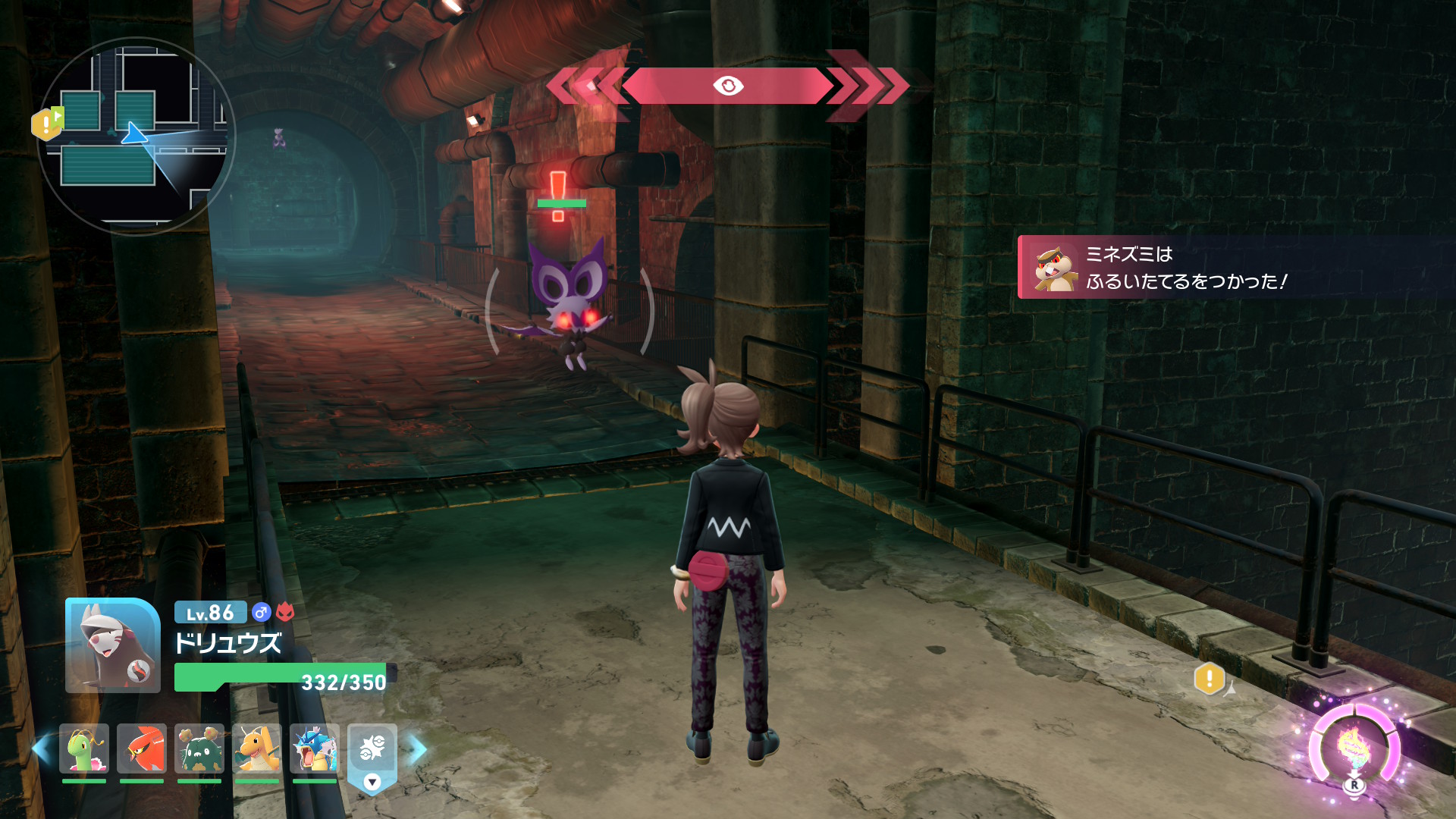Viewport: 1456px width, 819px height.
Task: Select the Excadrill active Pokémon portrait
Action: click(x=113, y=645)
